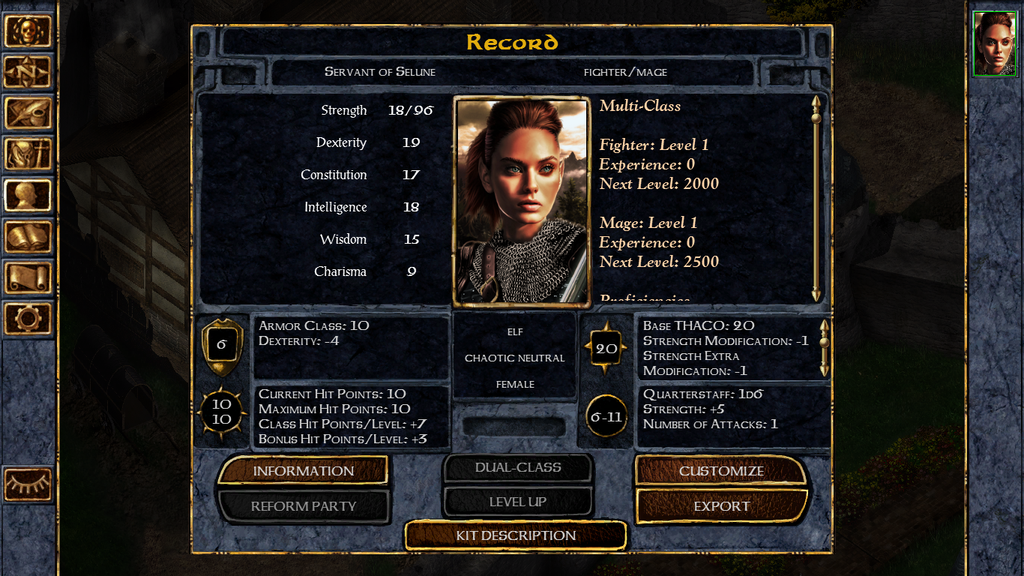Show the Kit Description
Image resolution: width=1024 pixels, height=576 pixels.
click(x=516, y=535)
